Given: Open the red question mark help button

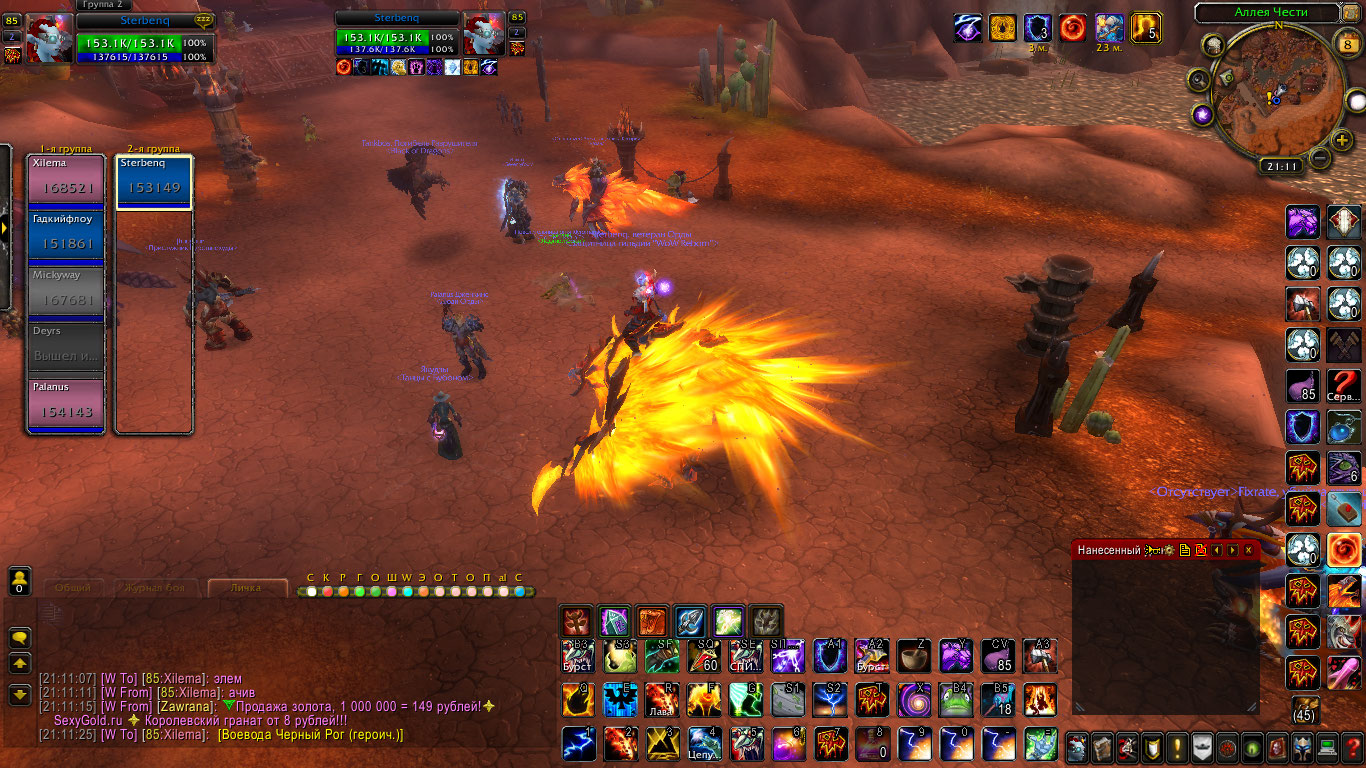Looking at the screenshot, I should pyautogui.click(x=1352, y=747).
